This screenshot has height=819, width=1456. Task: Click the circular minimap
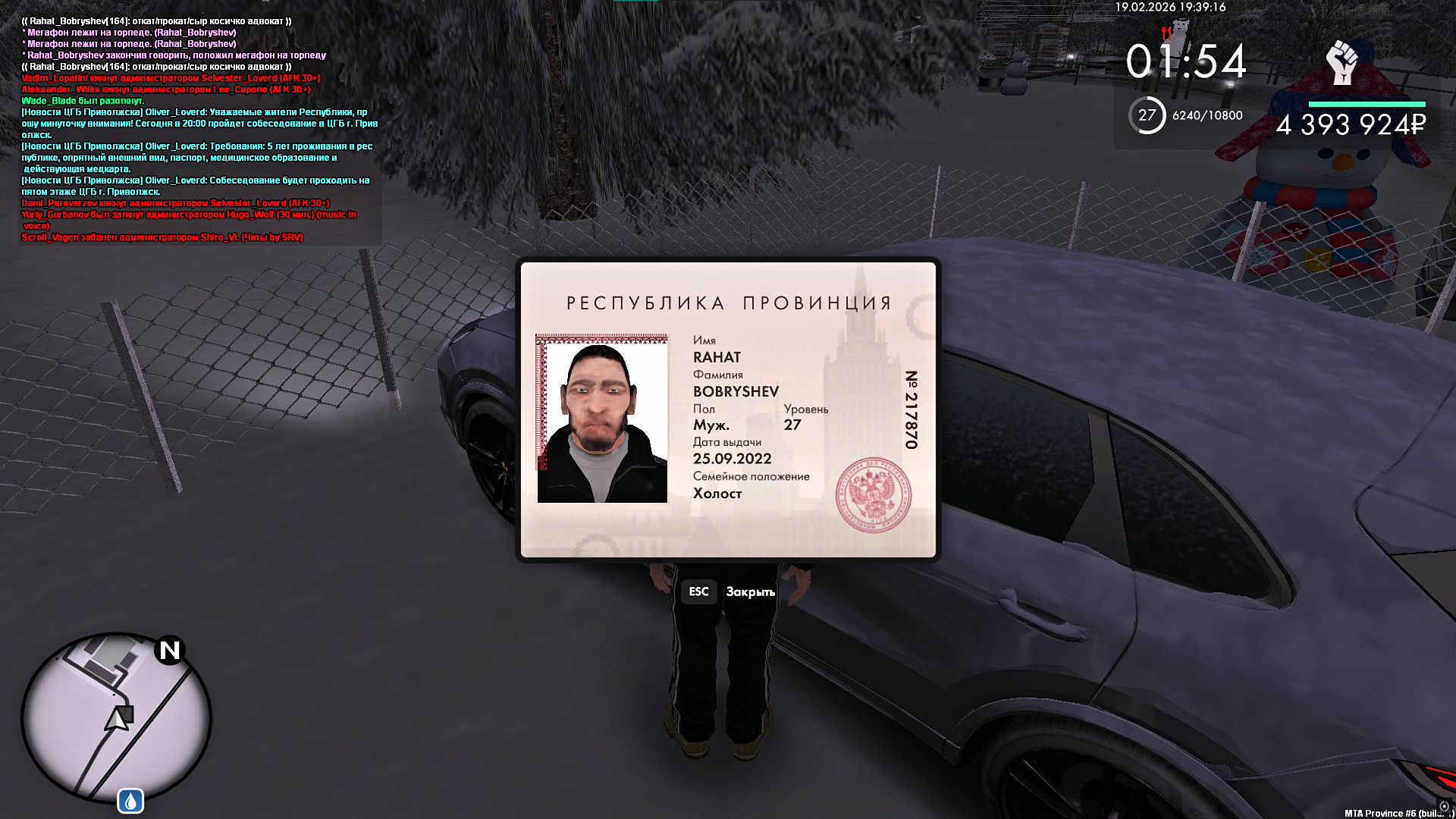click(x=115, y=718)
